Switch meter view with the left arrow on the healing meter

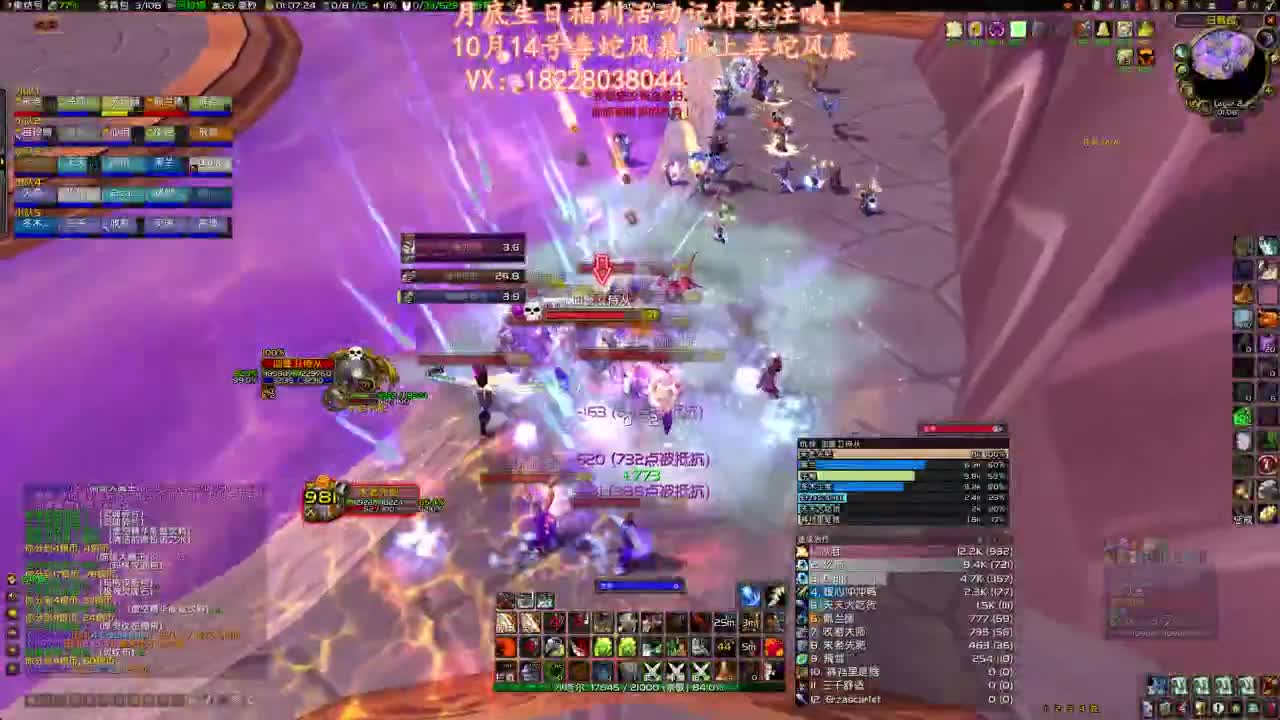980,537
